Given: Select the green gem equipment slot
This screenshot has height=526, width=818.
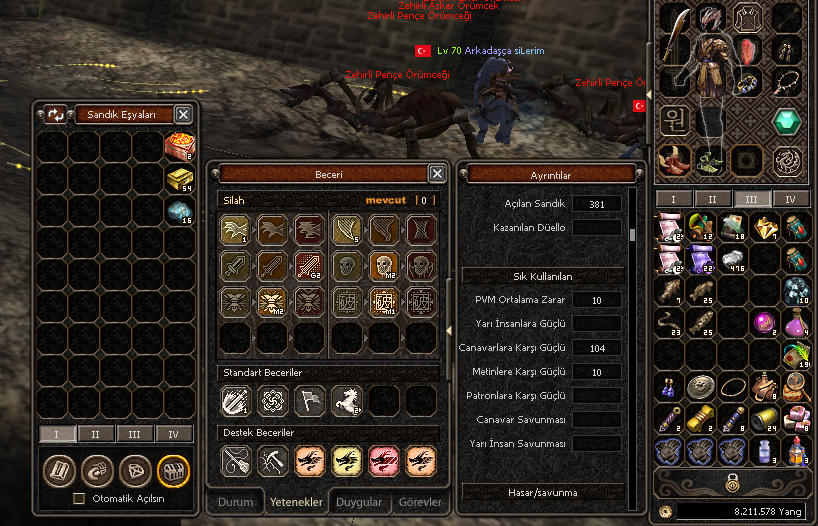Looking at the screenshot, I should tap(786, 122).
